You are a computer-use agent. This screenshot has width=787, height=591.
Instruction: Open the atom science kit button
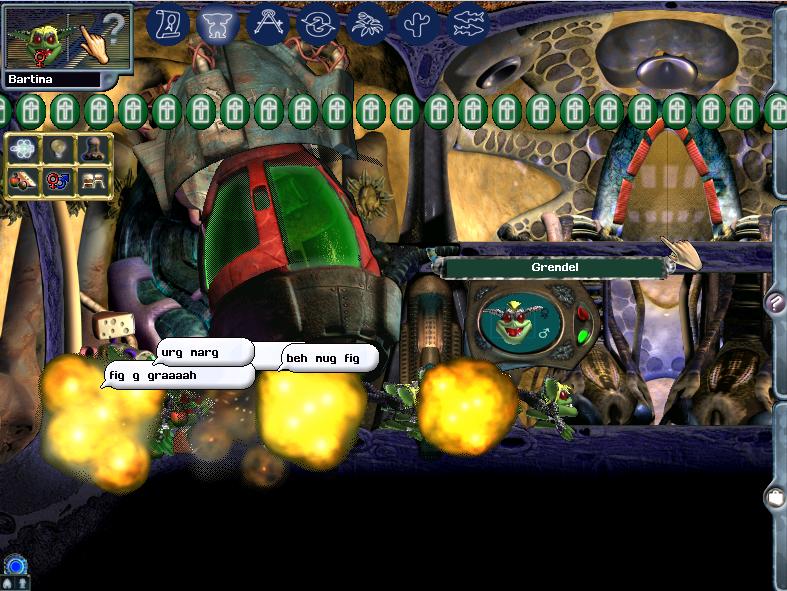[22, 150]
